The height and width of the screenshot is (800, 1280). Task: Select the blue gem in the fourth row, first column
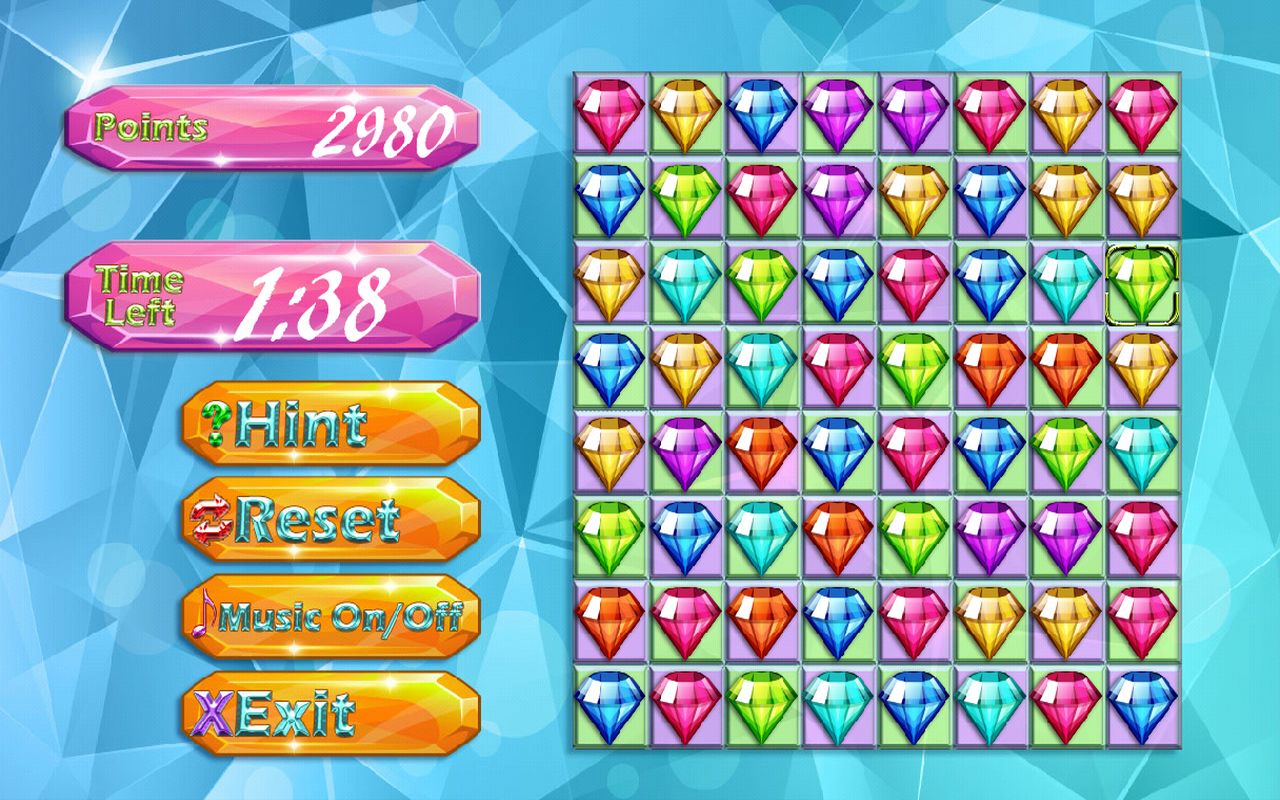click(x=612, y=365)
